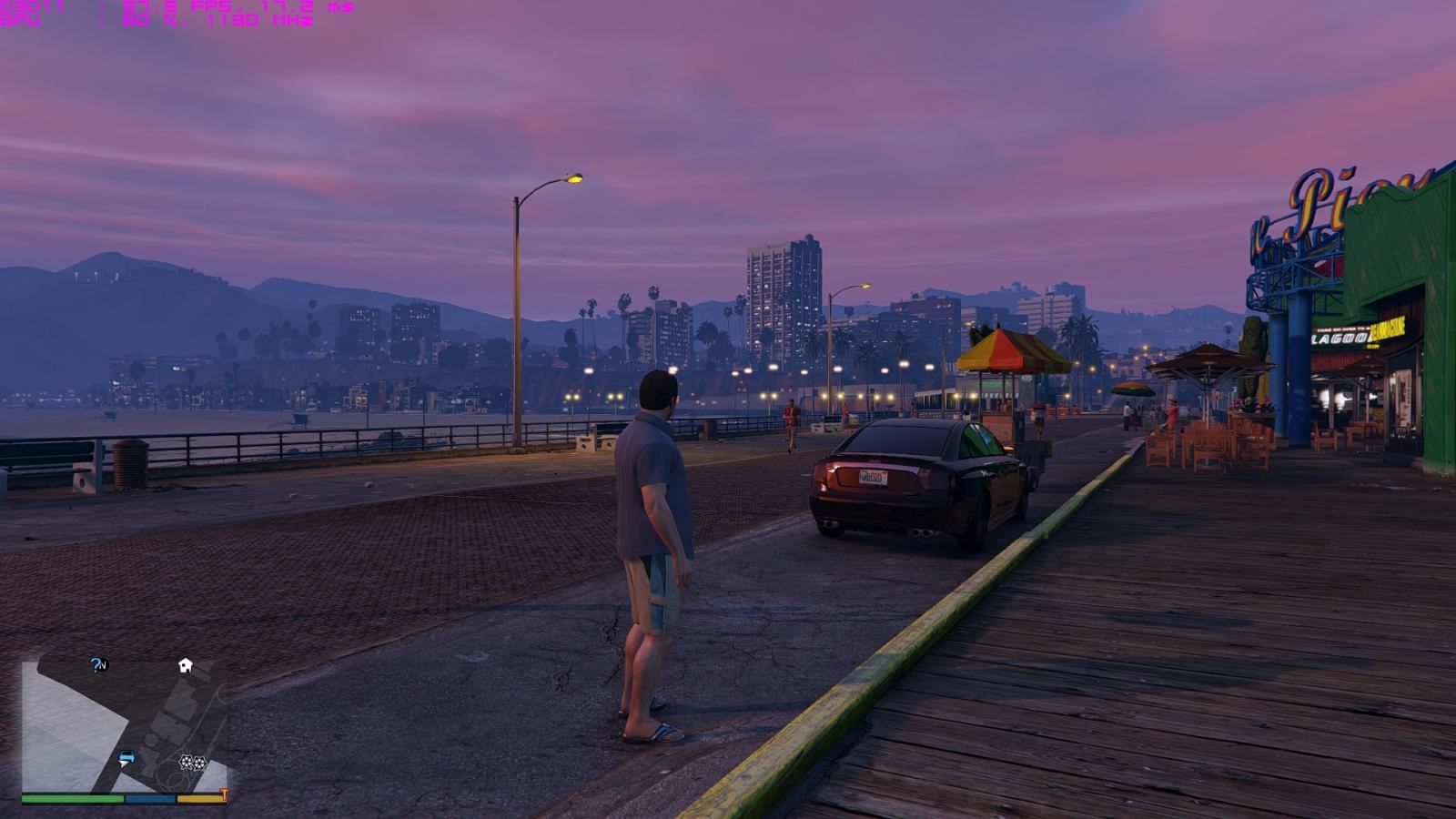1456x819 pixels.
Task: Click the north N compass marker
Action: [x=104, y=665]
